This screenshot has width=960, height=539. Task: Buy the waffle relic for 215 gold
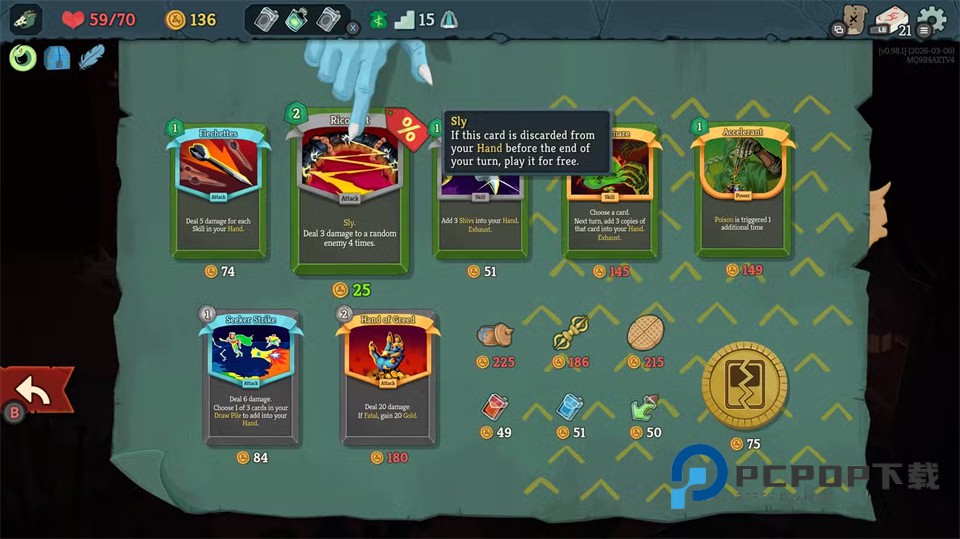(x=645, y=334)
